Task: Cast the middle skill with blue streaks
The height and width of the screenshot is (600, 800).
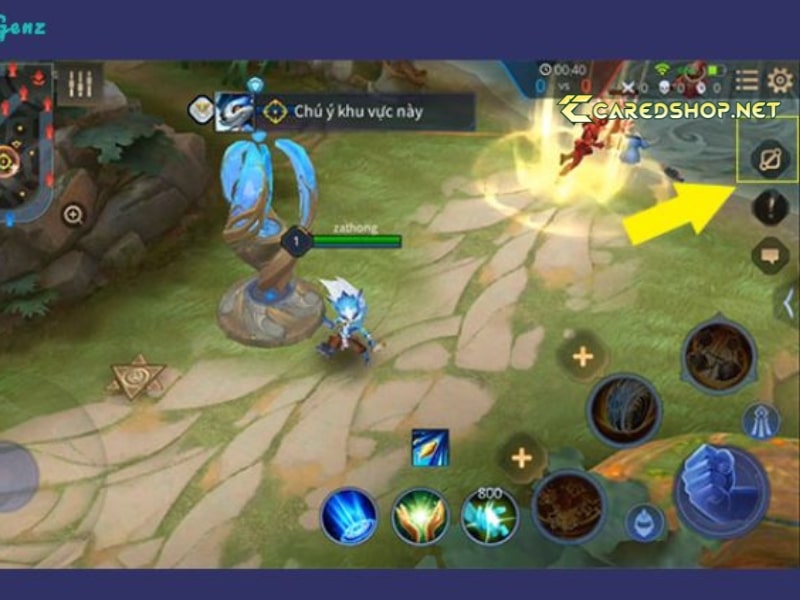Action: pyautogui.click(x=624, y=410)
